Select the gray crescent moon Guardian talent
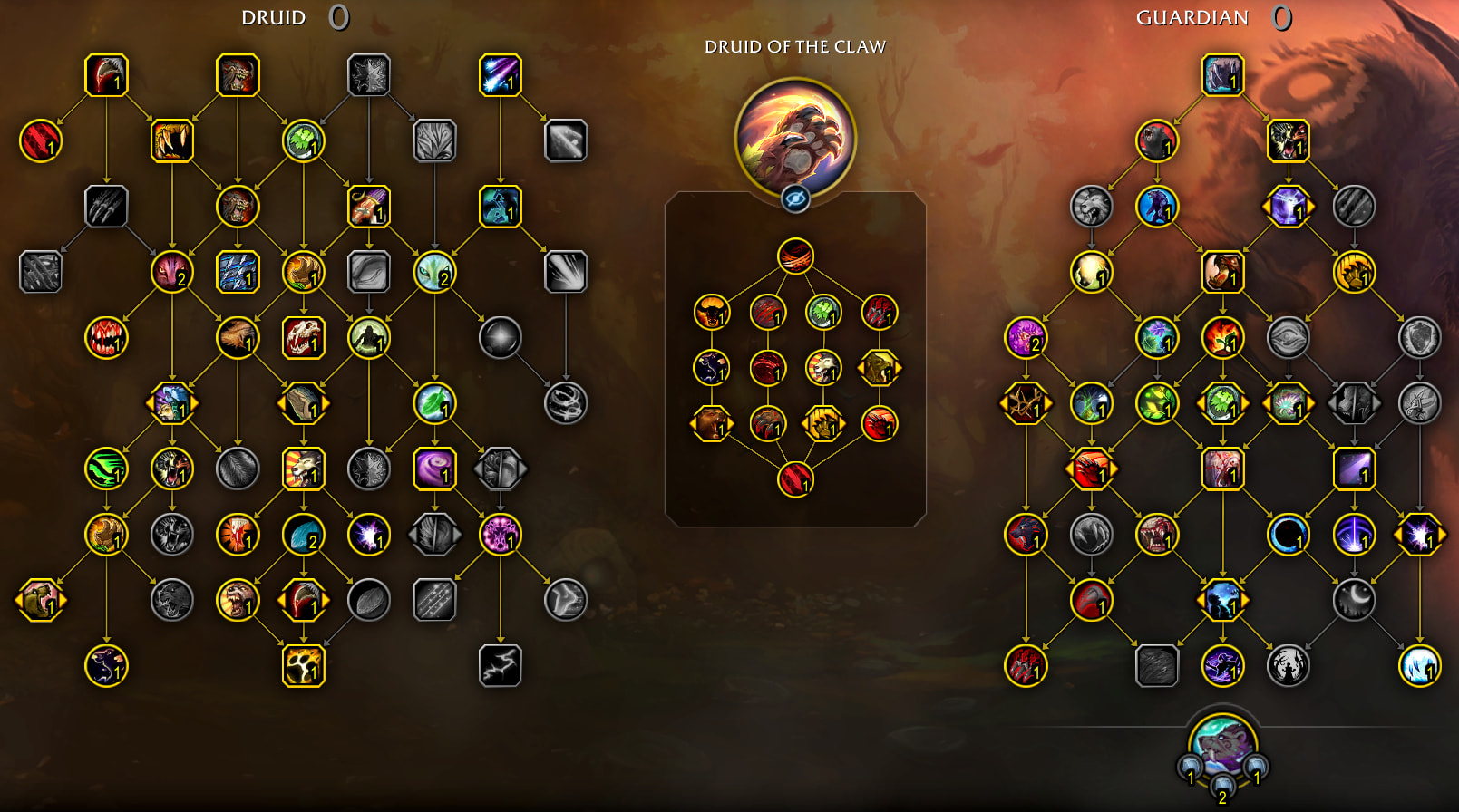1459x812 pixels. (x=1353, y=599)
